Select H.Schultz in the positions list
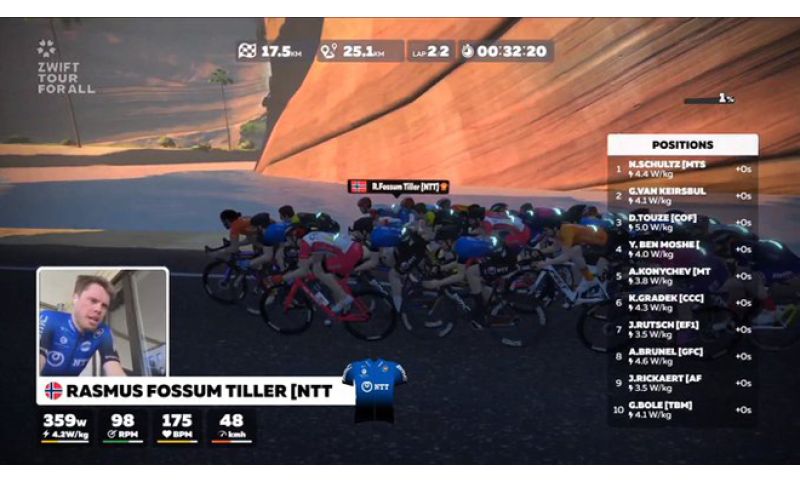Viewport: 800px width, 484px height. [682, 169]
